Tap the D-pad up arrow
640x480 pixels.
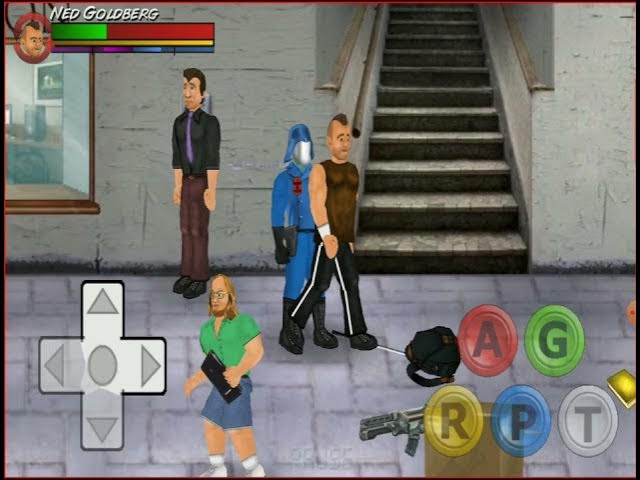(102, 302)
